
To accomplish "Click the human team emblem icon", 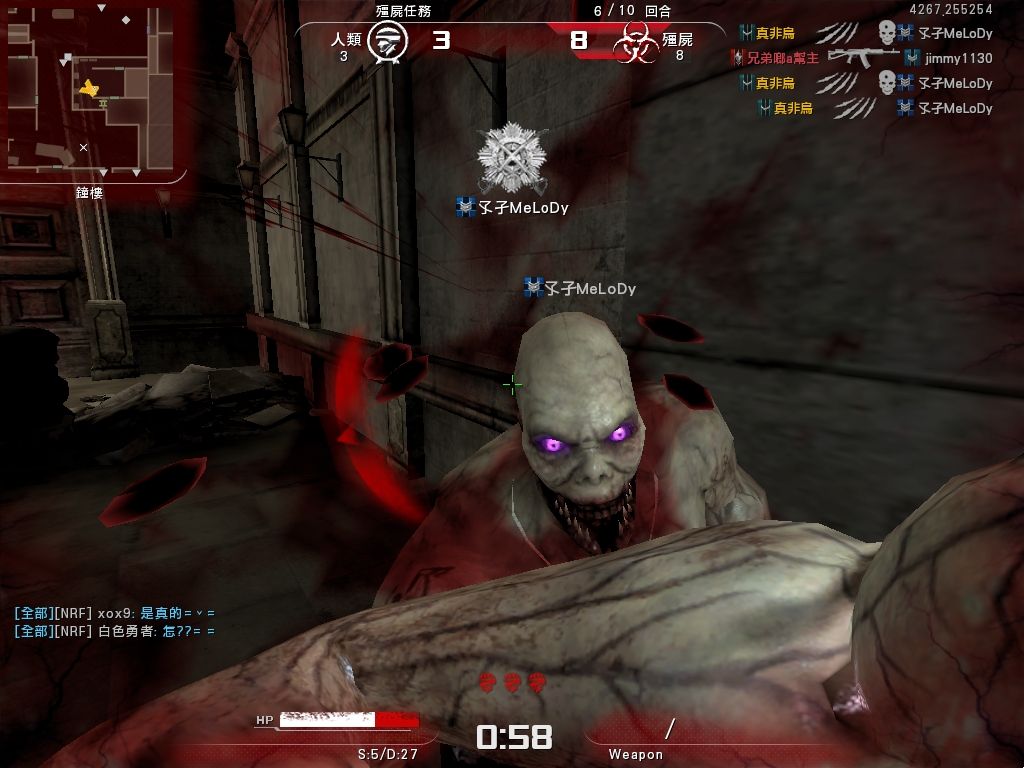I will coord(386,42).
